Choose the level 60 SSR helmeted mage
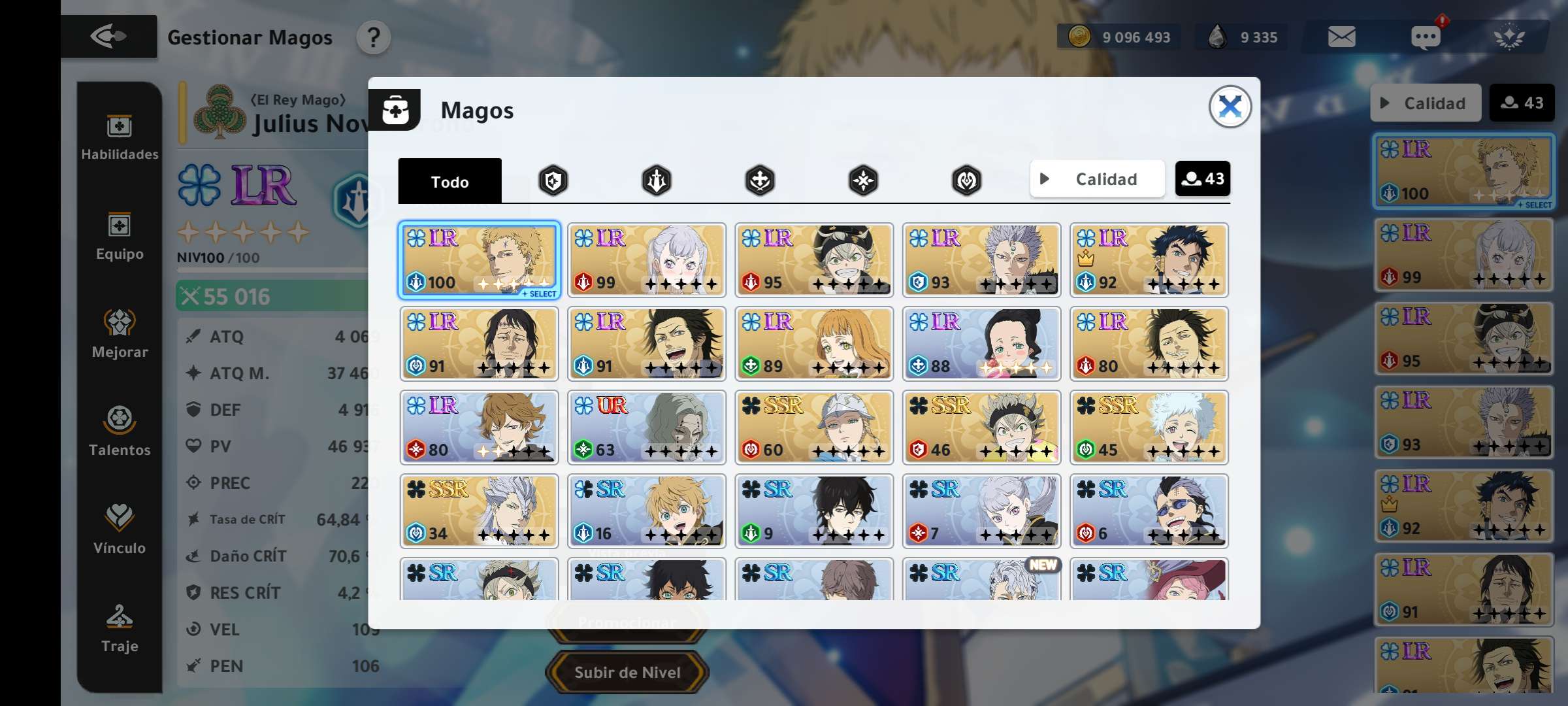1568x706 pixels. [x=813, y=428]
